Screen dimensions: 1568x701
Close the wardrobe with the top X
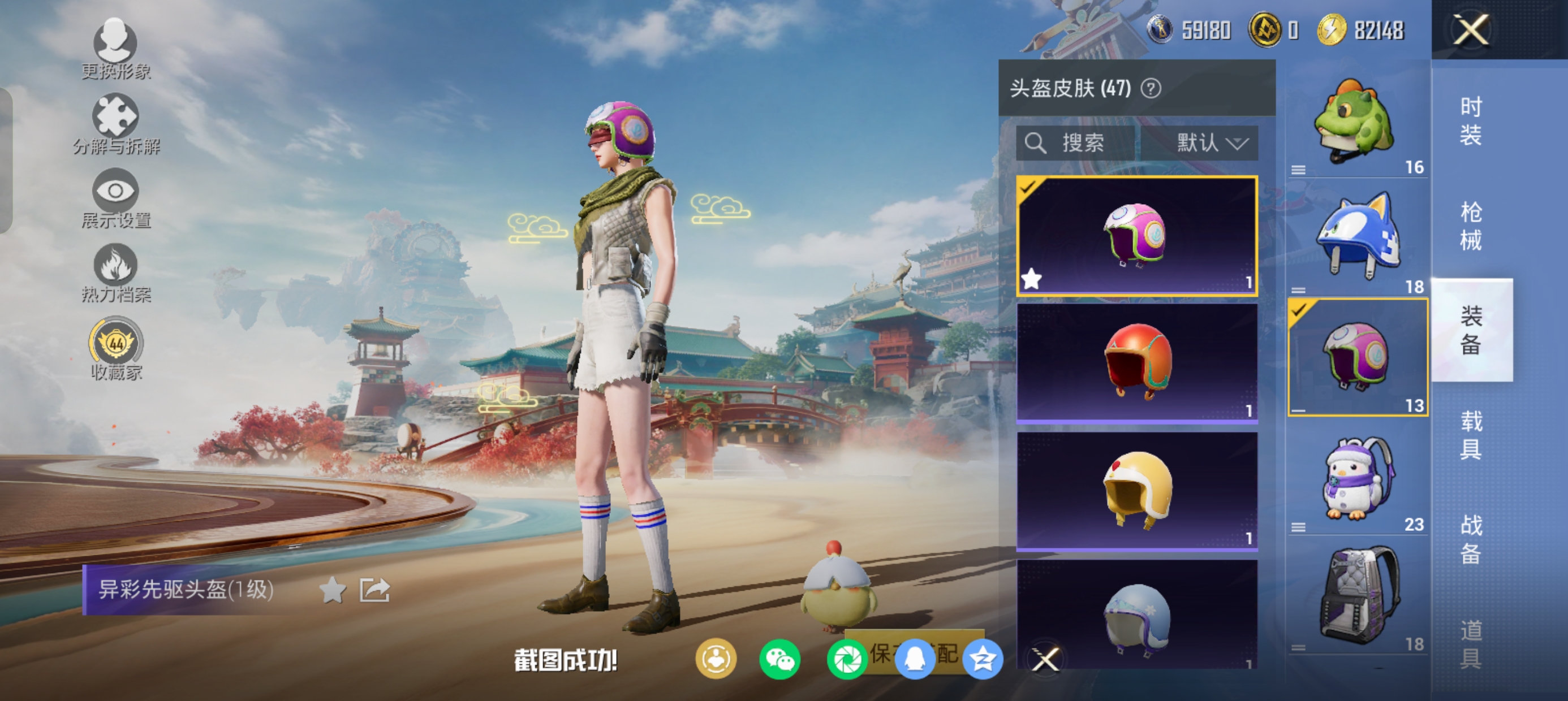1470,29
